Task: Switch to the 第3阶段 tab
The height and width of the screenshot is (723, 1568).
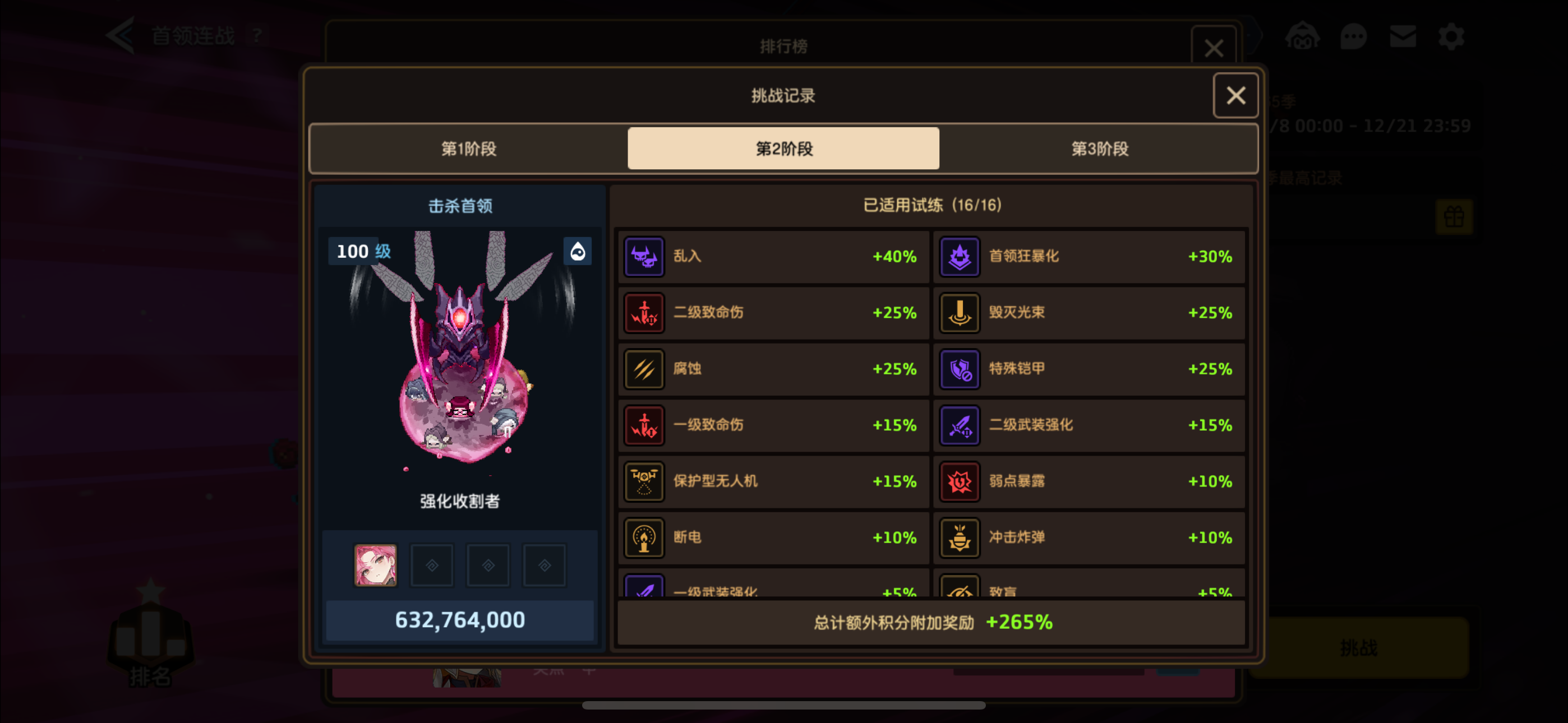Action: click(x=1099, y=148)
